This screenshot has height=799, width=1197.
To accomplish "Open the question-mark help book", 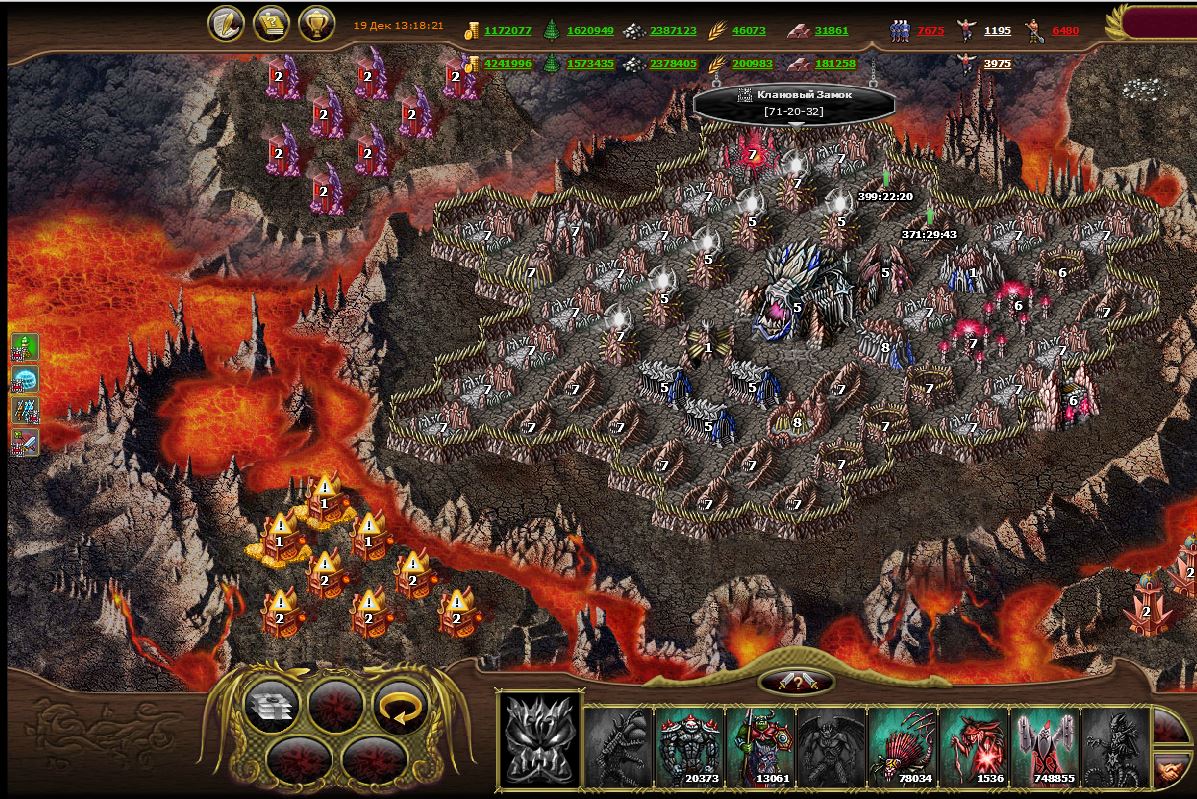I will 271,24.
